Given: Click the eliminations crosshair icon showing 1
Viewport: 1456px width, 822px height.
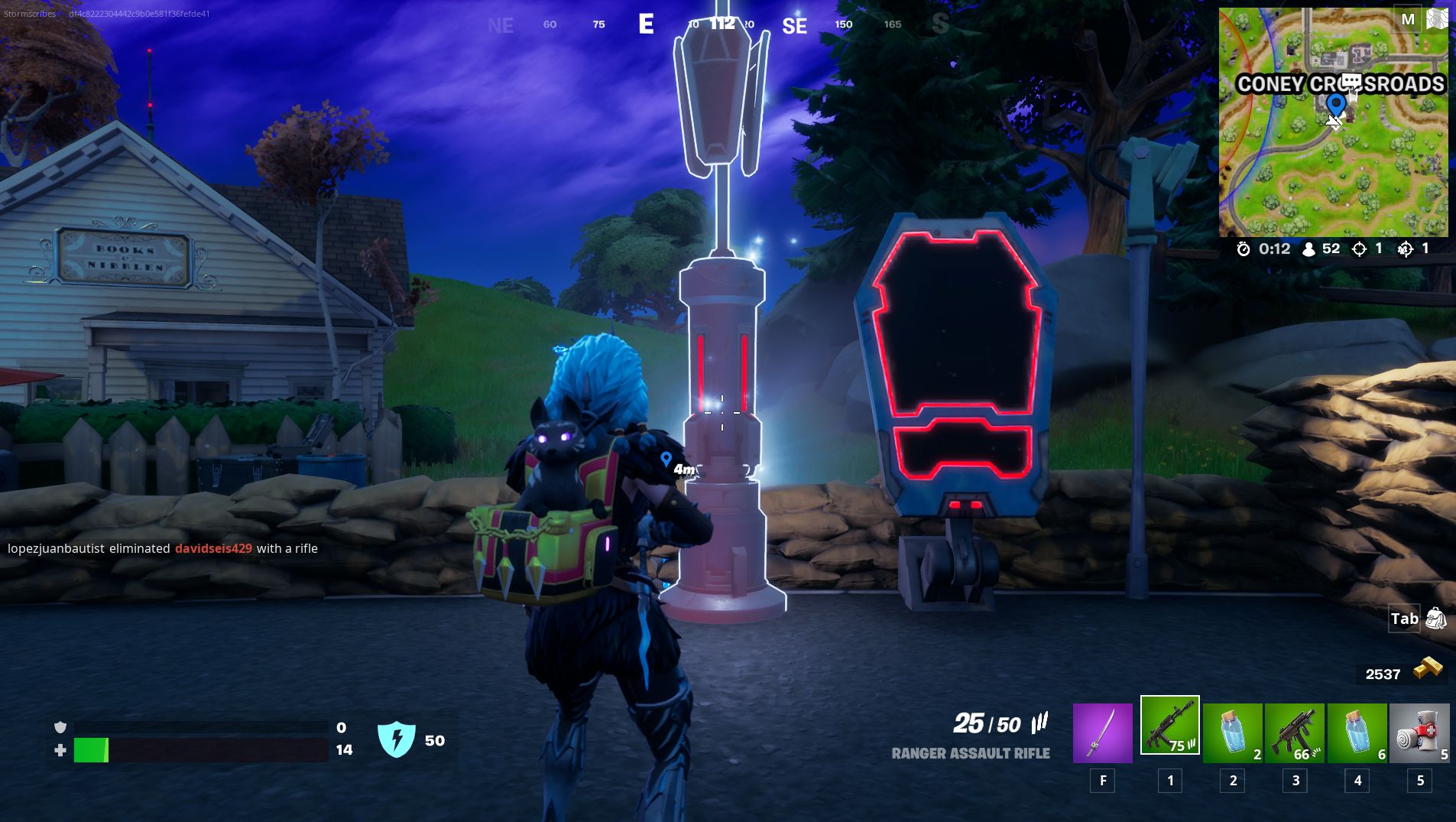Looking at the screenshot, I should click(1360, 249).
